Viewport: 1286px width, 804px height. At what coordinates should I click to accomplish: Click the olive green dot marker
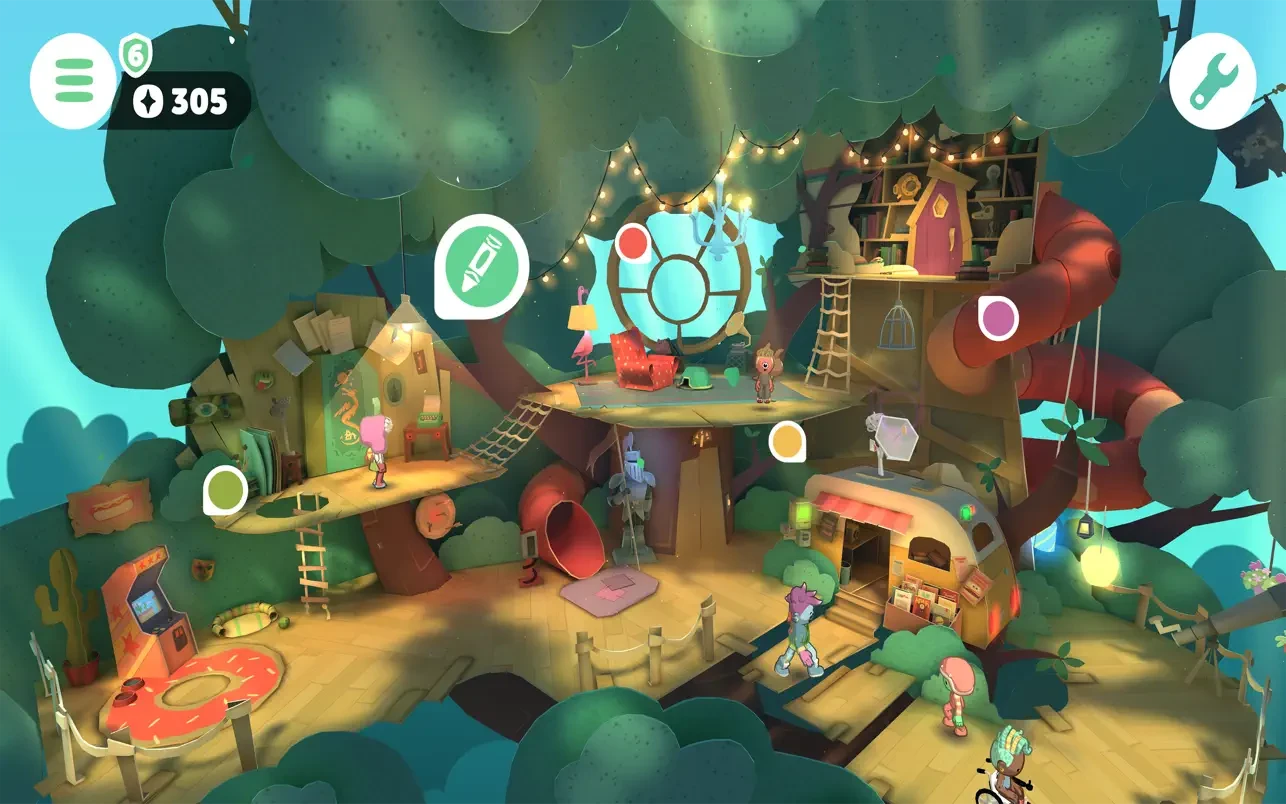coord(225,490)
